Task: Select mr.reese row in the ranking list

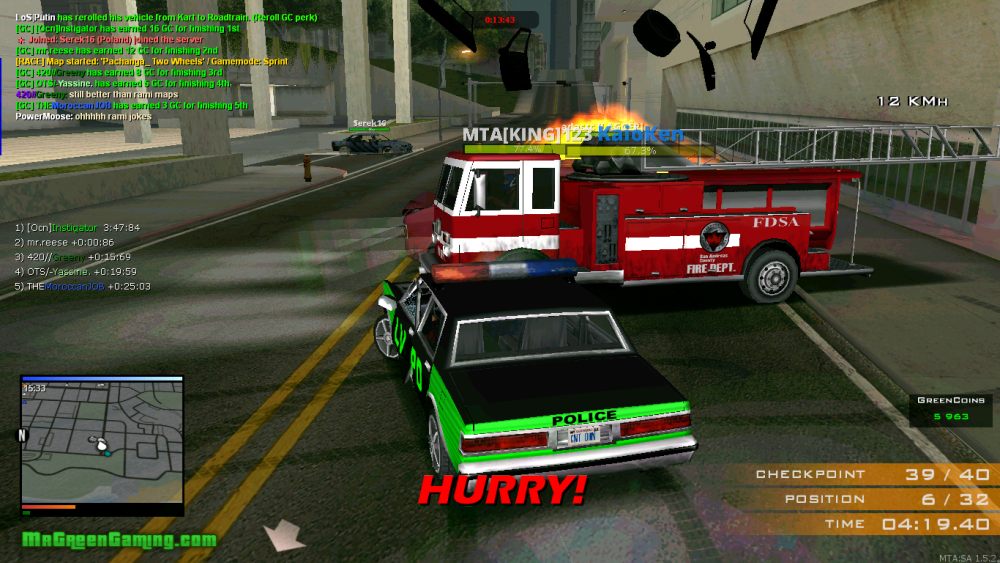Action: coord(63,243)
